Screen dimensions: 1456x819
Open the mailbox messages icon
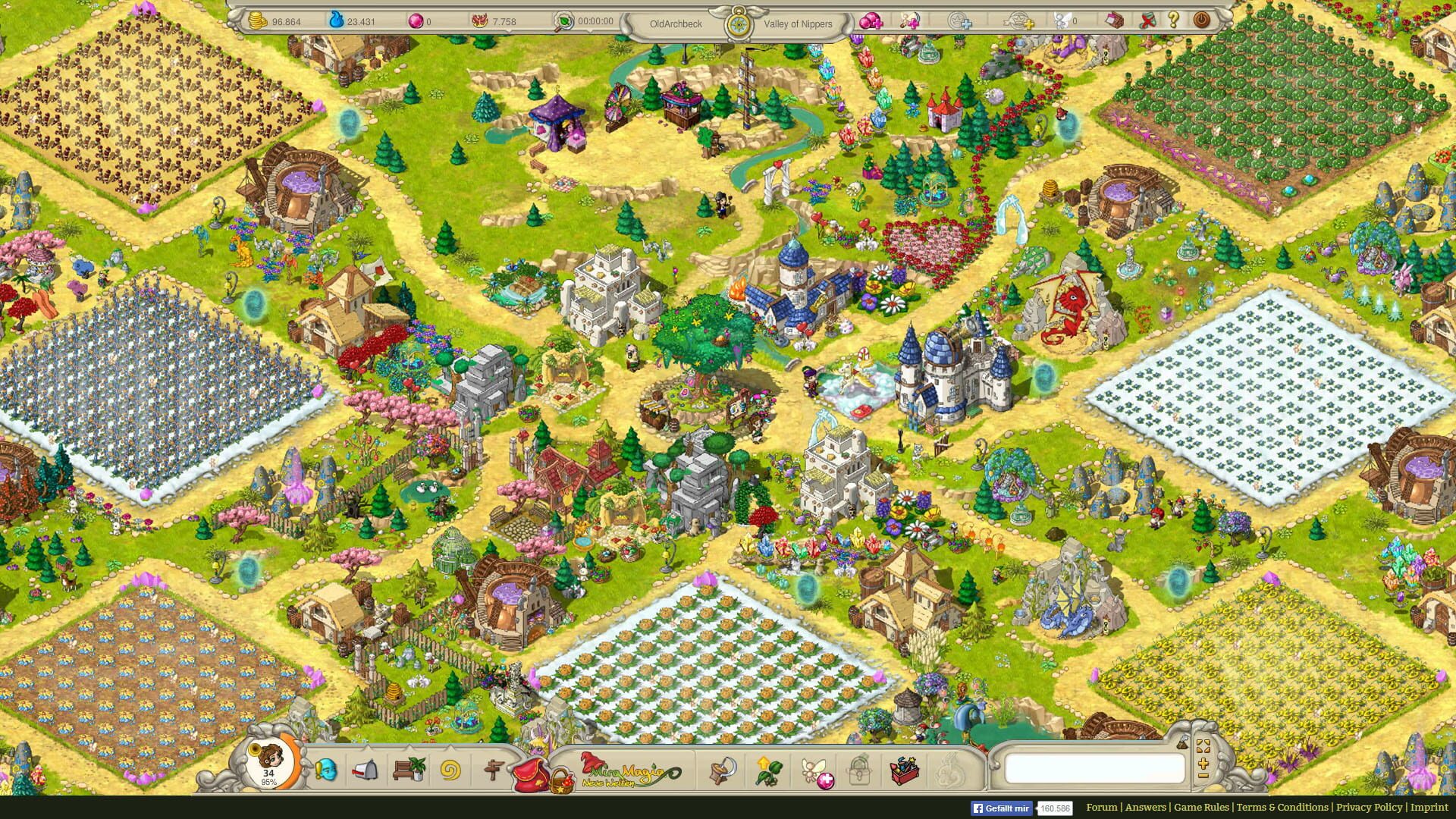coord(366,770)
